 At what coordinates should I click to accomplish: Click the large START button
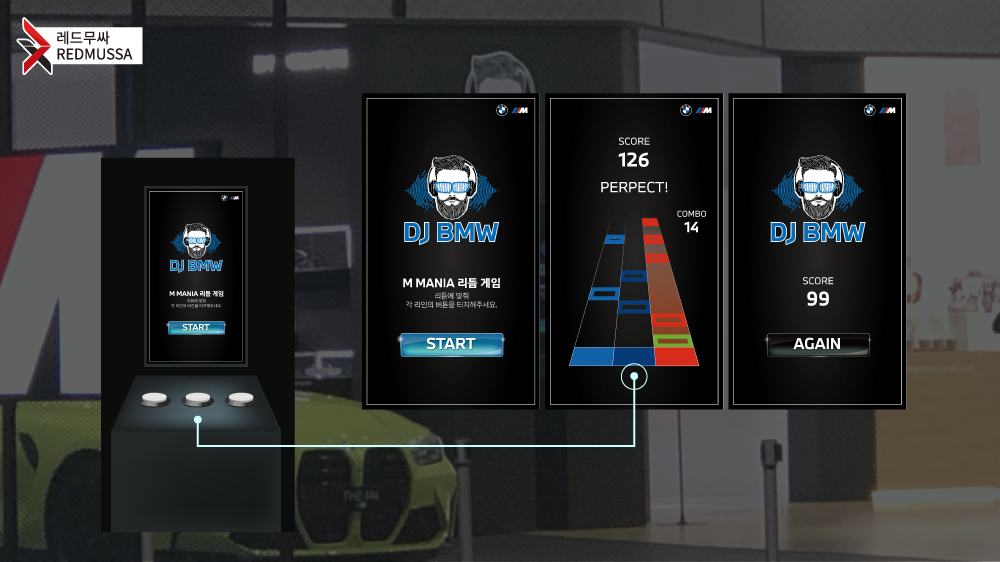pyautogui.click(x=451, y=344)
